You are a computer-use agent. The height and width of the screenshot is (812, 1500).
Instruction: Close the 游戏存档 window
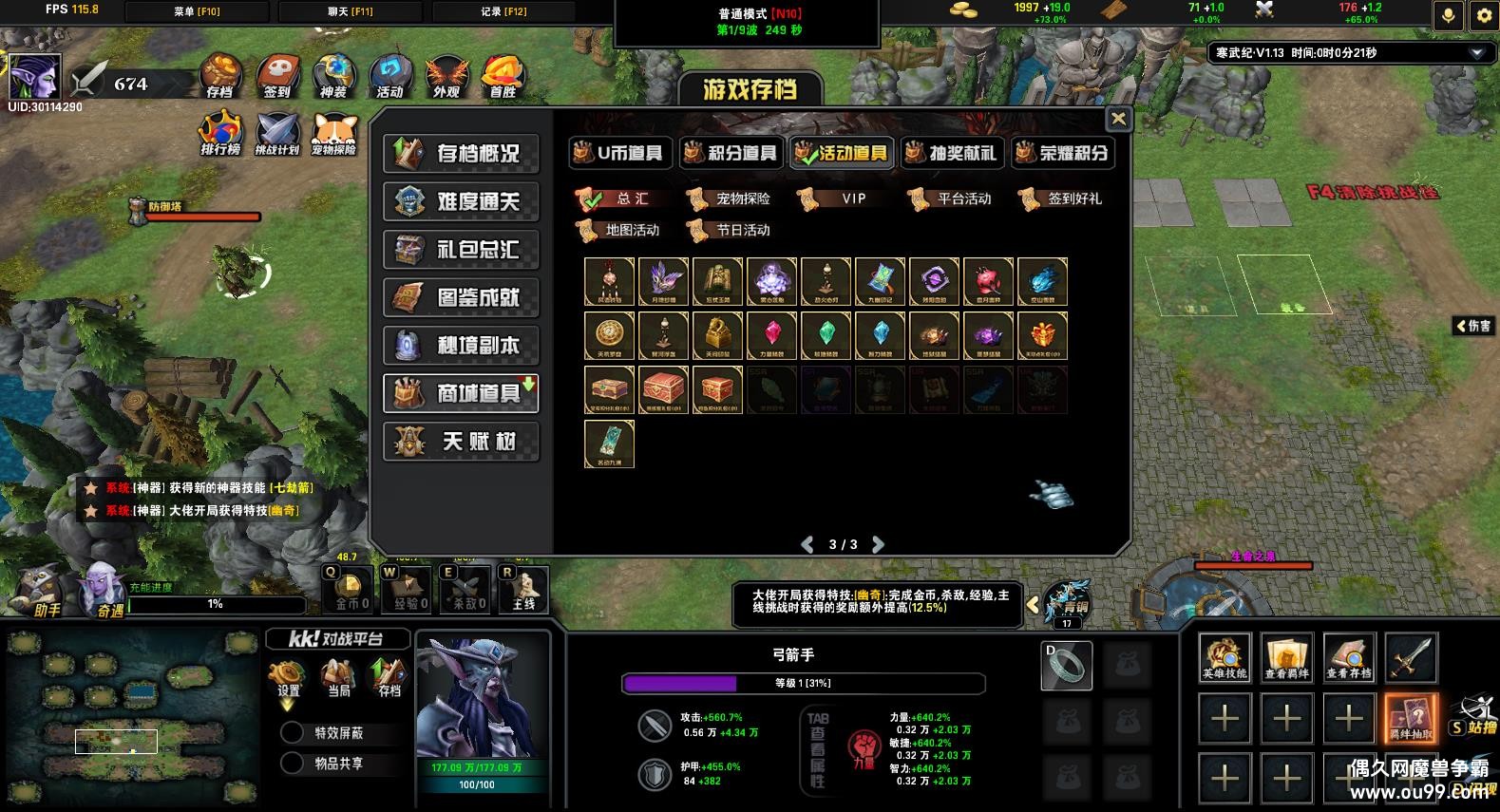[x=1118, y=119]
